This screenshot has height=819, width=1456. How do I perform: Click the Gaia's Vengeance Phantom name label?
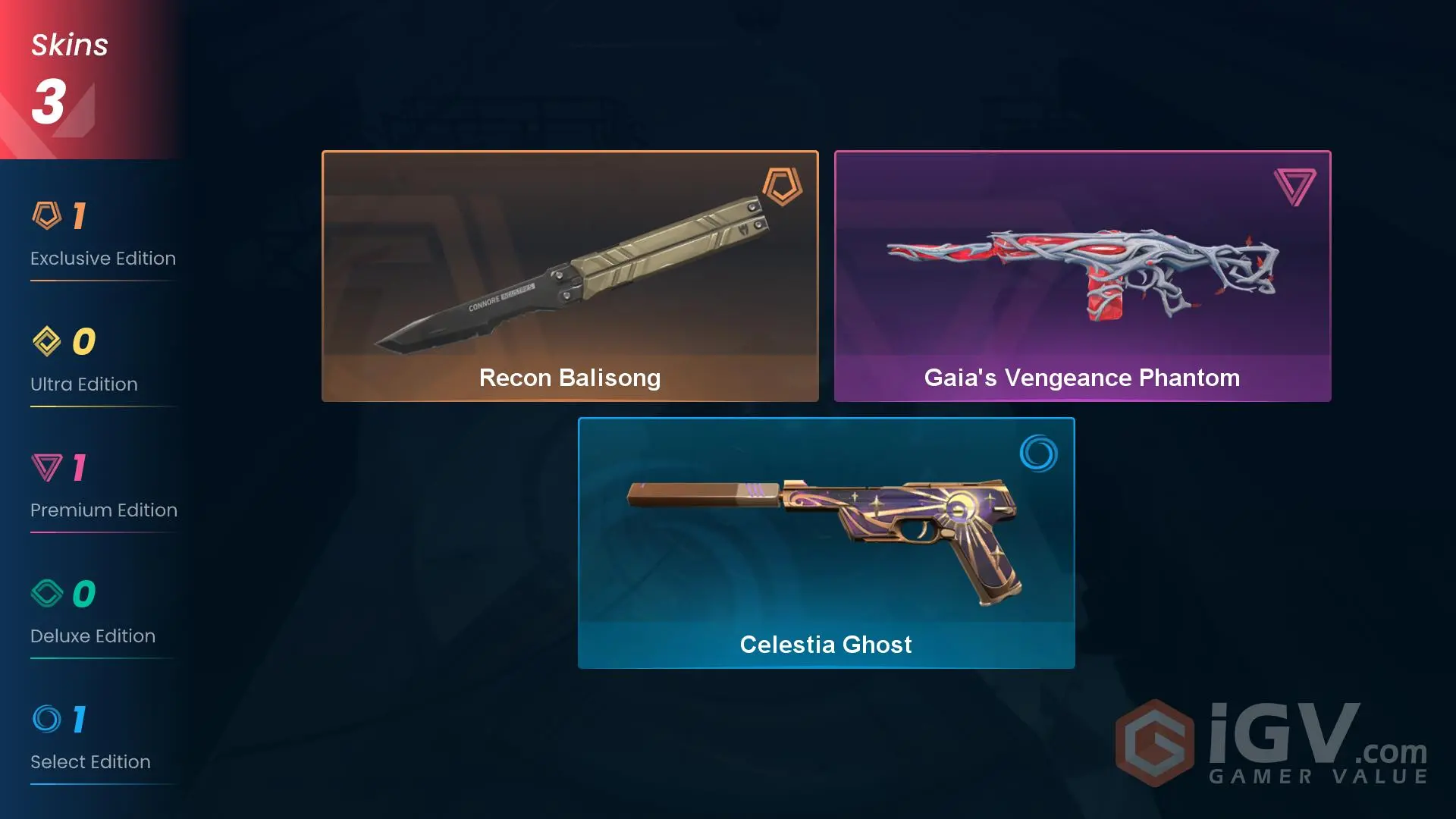click(x=1081, y=378)
